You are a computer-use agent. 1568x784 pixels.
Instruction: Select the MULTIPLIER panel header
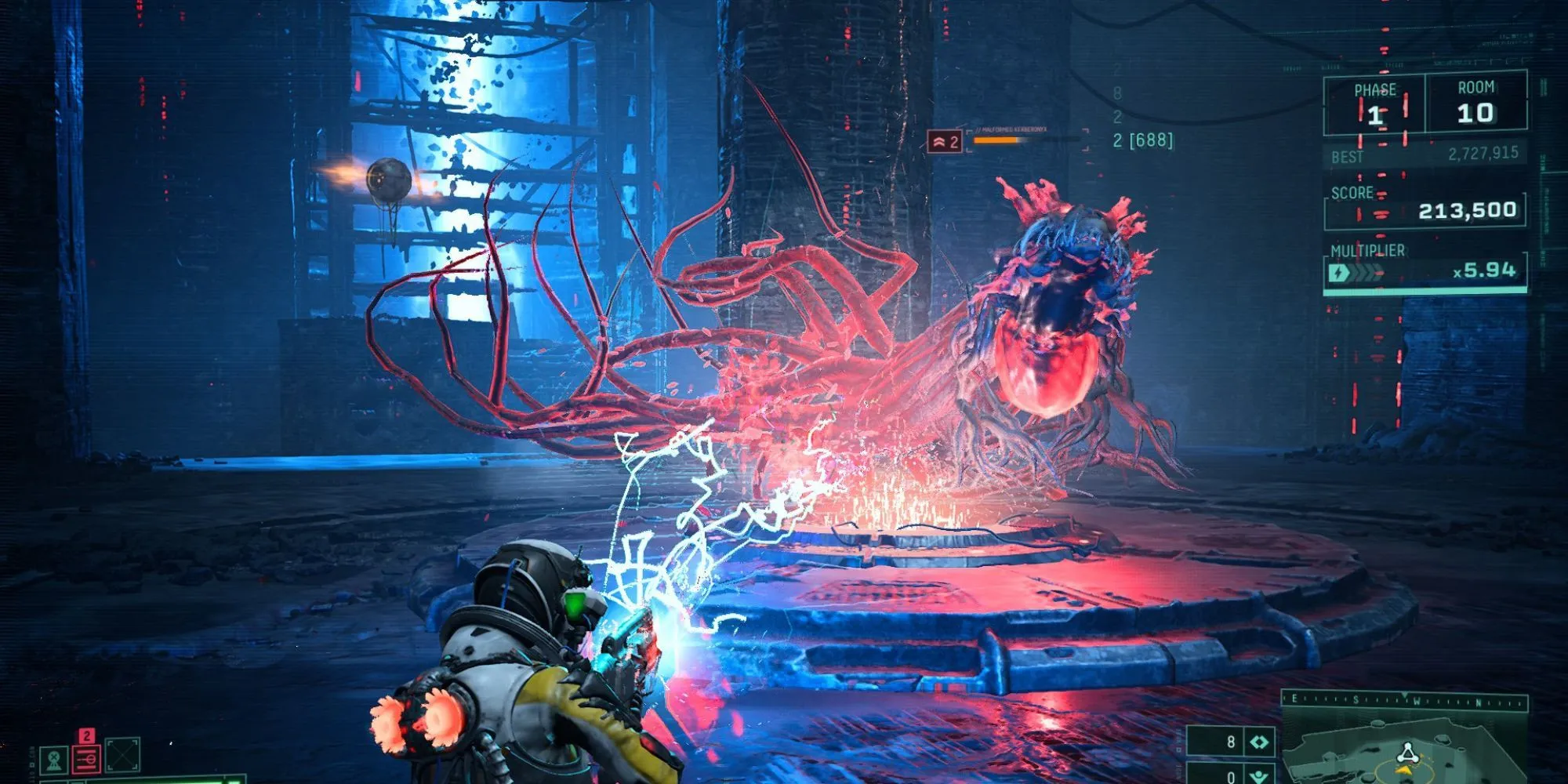[x=1368, y=250]
